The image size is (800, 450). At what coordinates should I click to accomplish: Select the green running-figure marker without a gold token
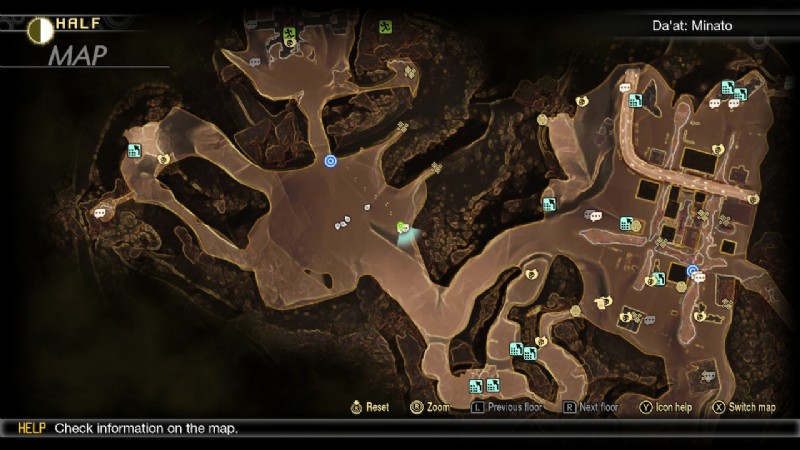(385, 27)
